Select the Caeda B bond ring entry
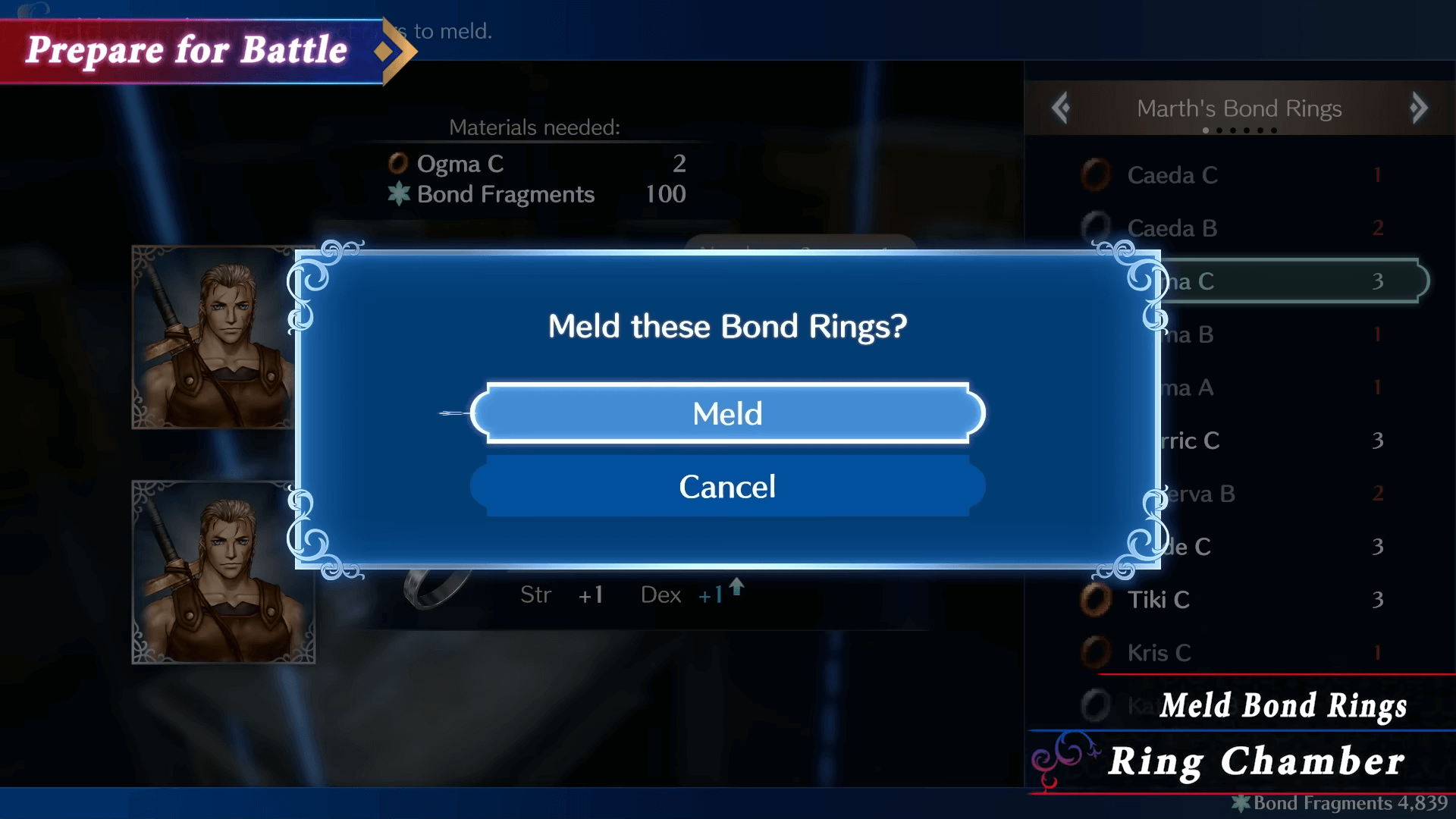This screenshot has width=1456, height=819. 1172,228
